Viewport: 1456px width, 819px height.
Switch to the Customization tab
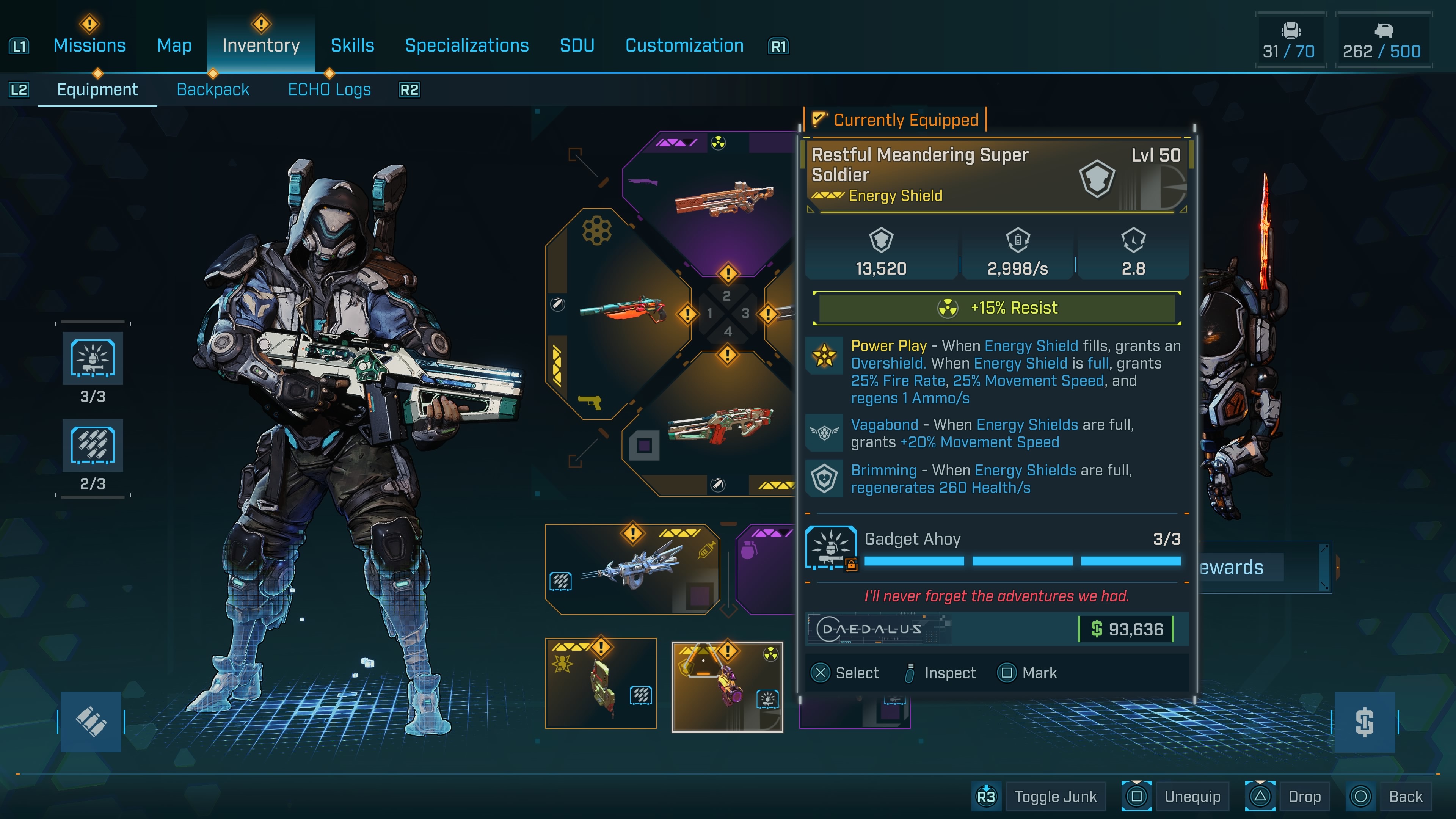[x=684, y=45]
